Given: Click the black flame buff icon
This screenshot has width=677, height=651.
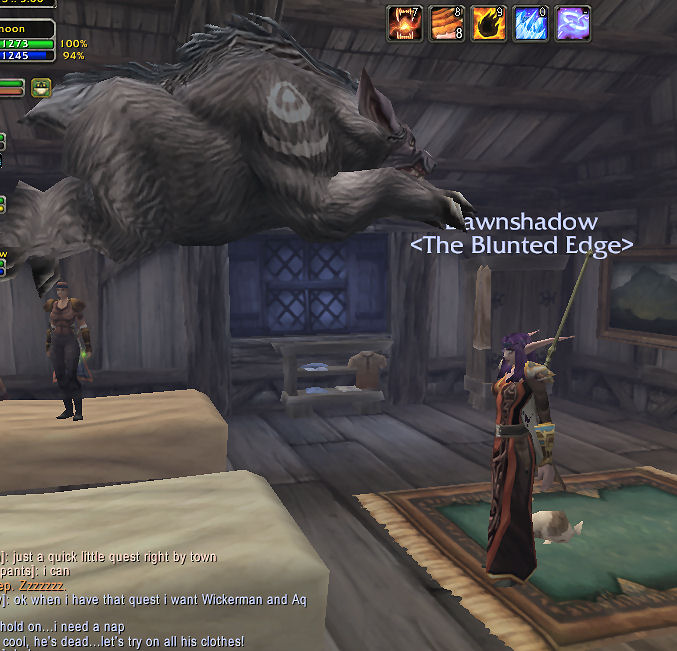Looking at the screenshot, I should click(489, 23).
